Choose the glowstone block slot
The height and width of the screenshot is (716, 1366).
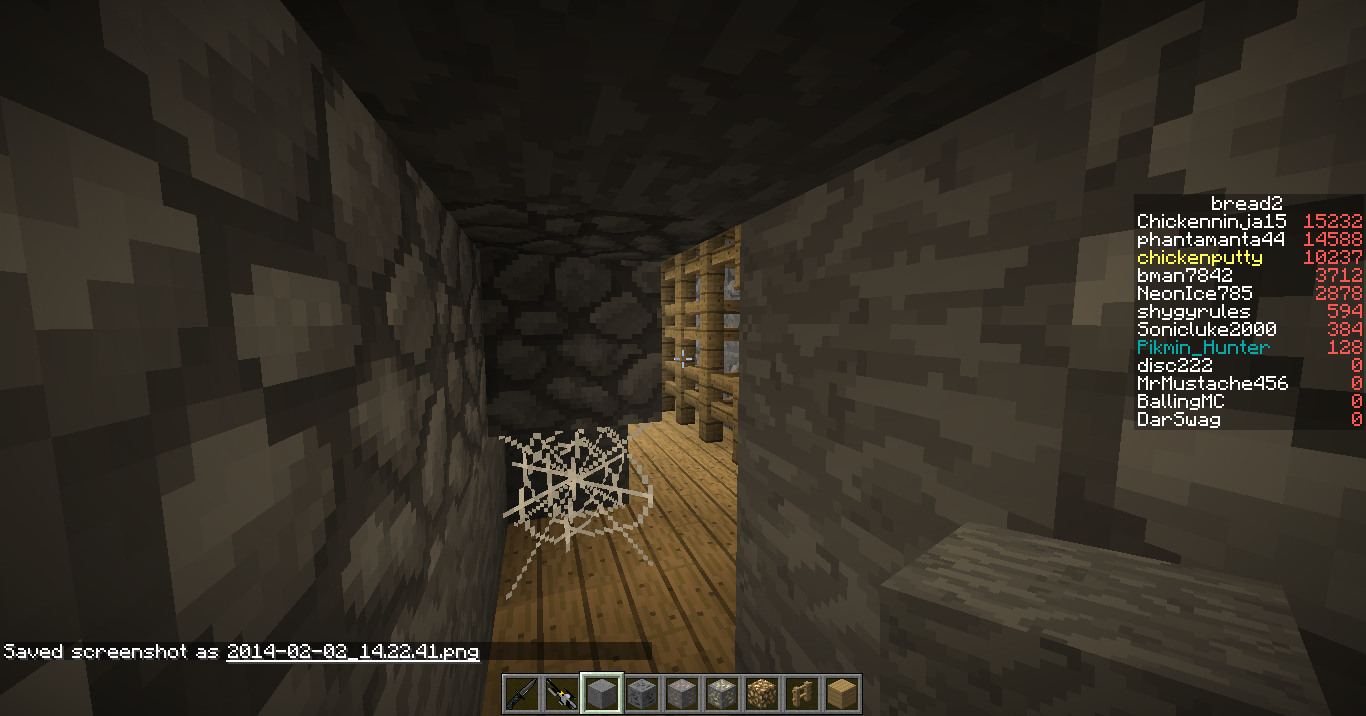[762, 693]
